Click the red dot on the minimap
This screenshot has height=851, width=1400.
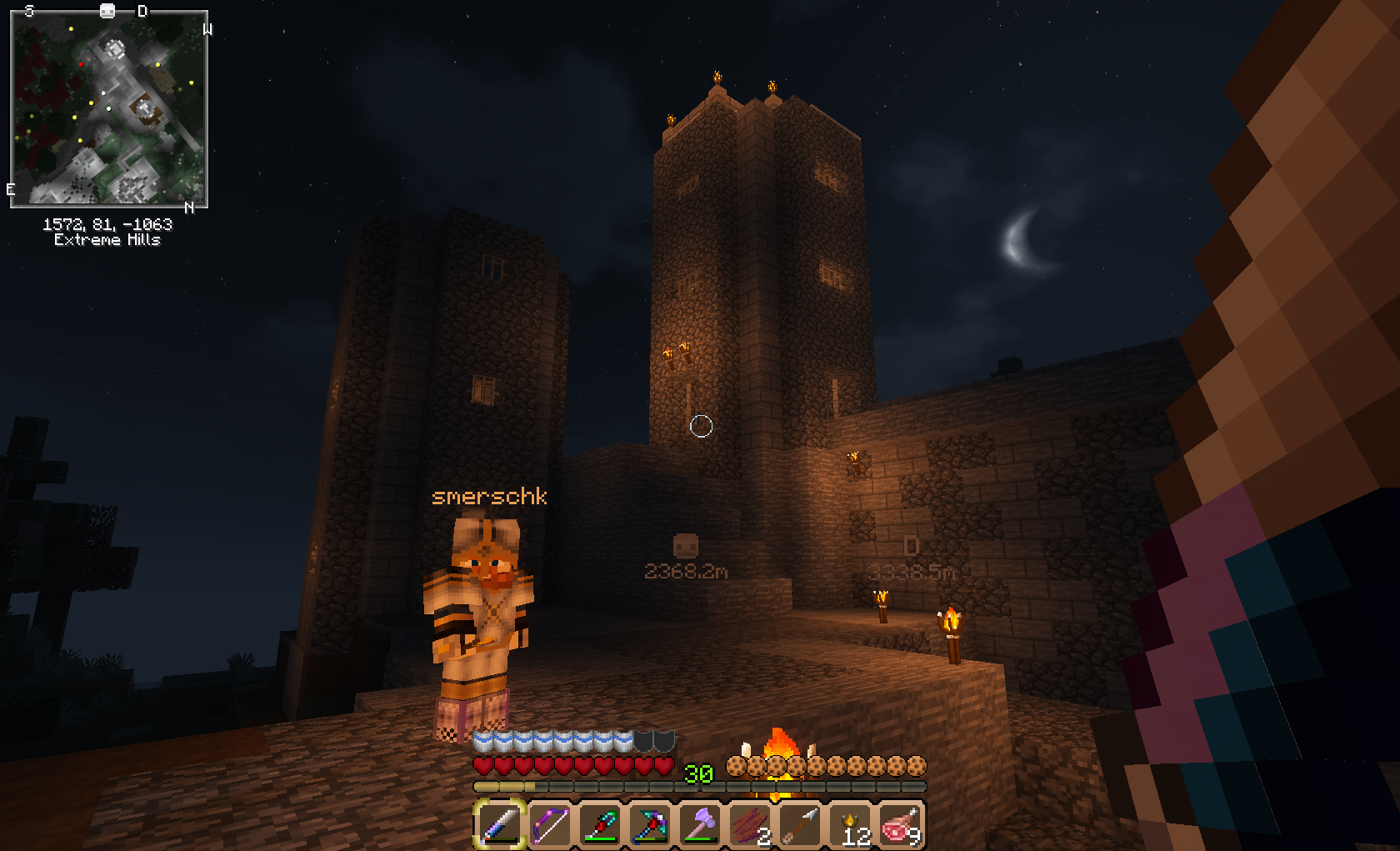click(x=81, y=63)
